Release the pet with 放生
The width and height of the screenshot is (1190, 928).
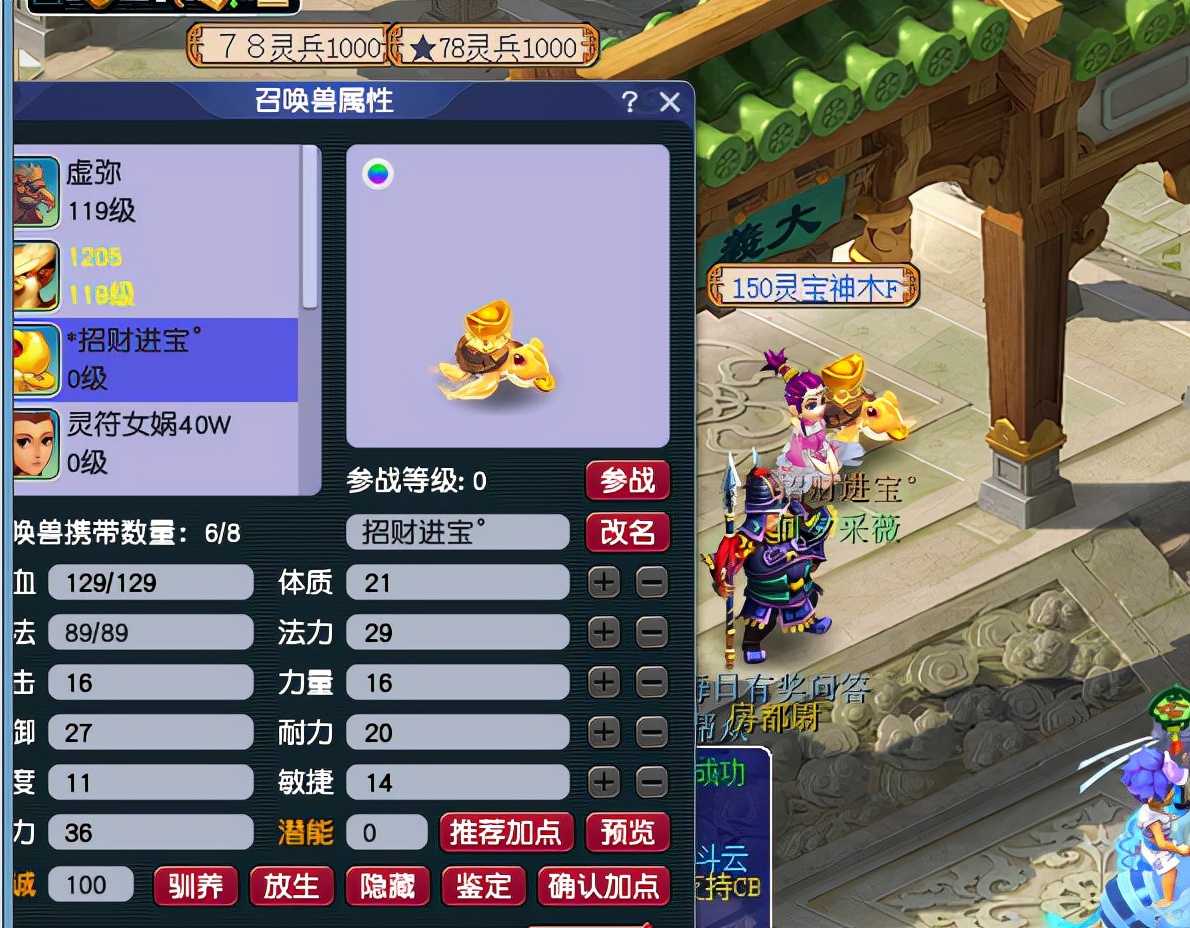coord(291,886)
